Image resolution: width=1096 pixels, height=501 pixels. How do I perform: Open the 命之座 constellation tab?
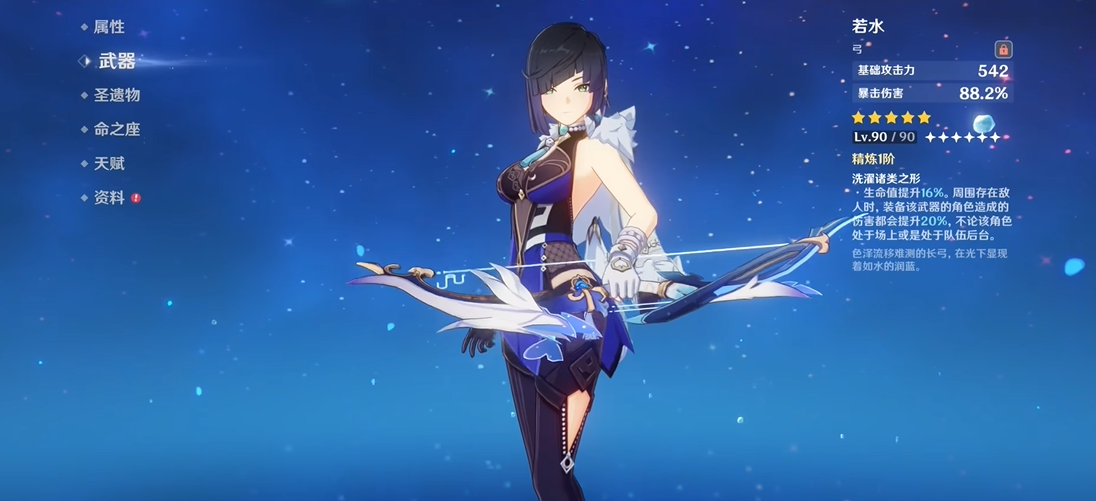116,129
